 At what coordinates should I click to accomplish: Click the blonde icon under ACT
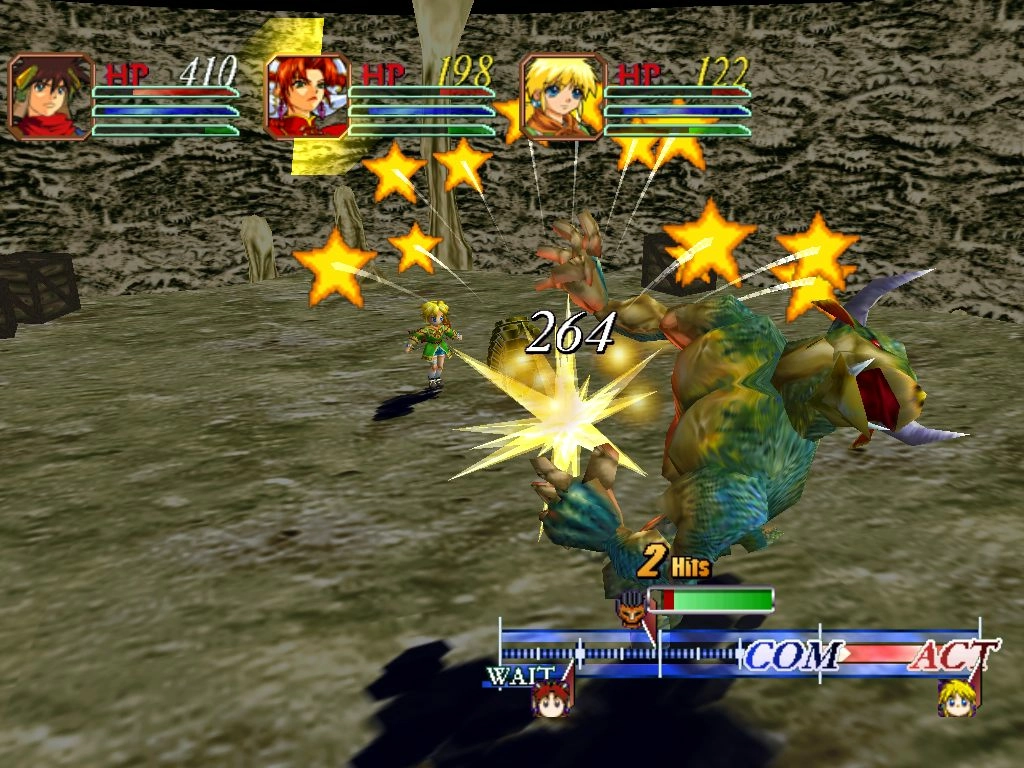pos(957,698)
